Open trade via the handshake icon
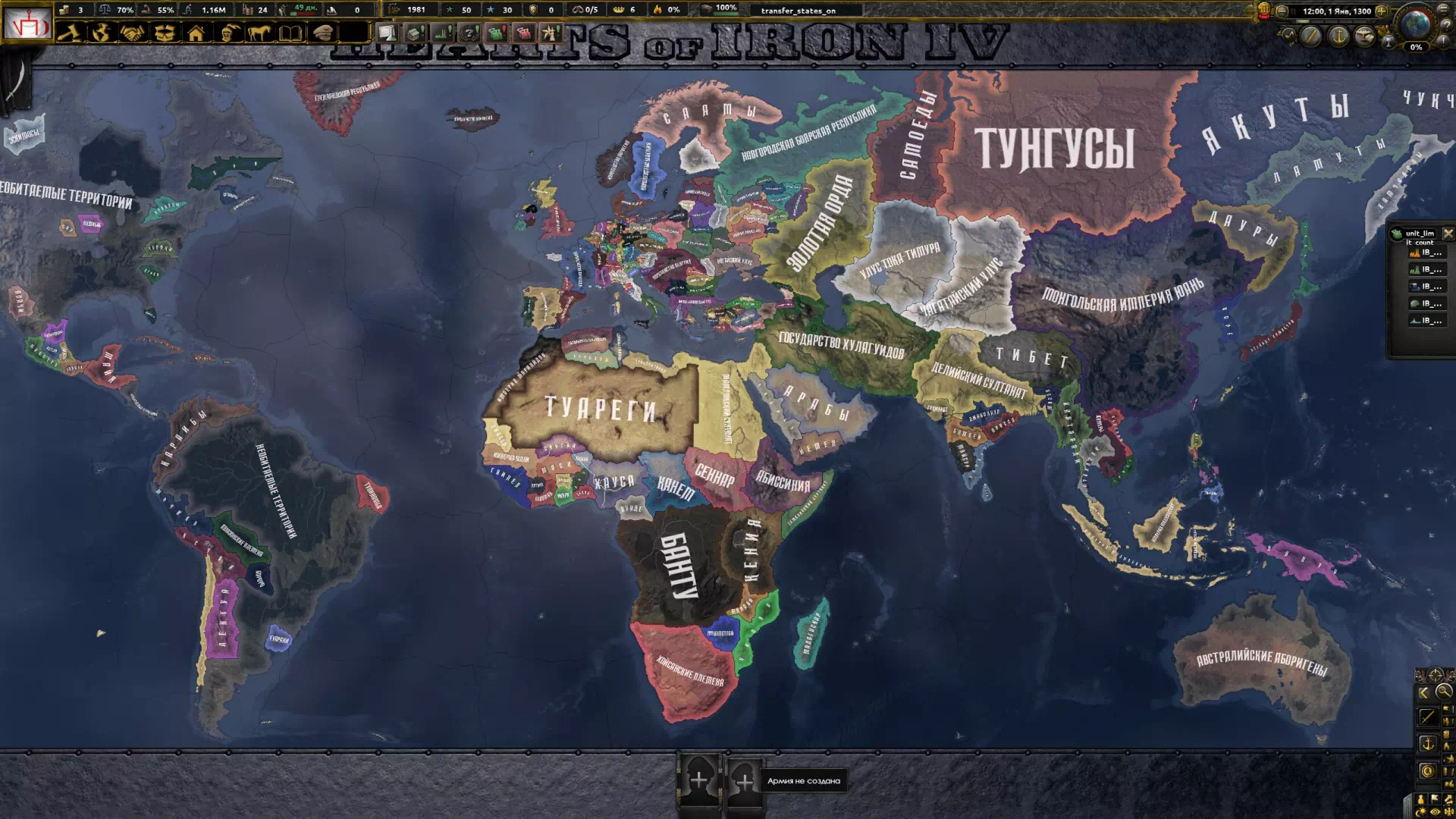This screenshot has height=819, width=1456. [132, 33]
